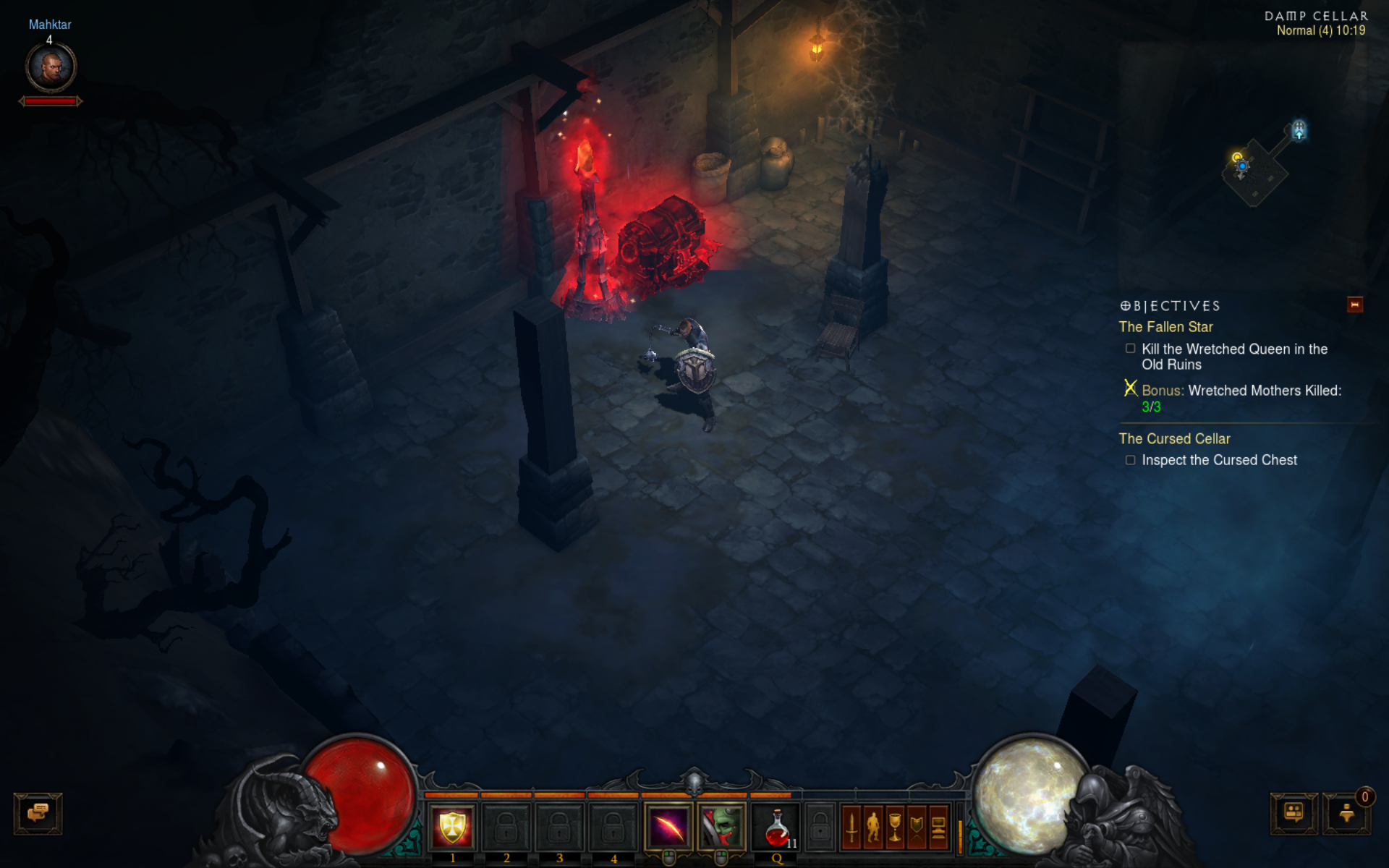This screenshot has width=1389, height=868.
Task: Open the notifications button with 0 badge
Action: pyautogui.click(x=1346, y=813)
